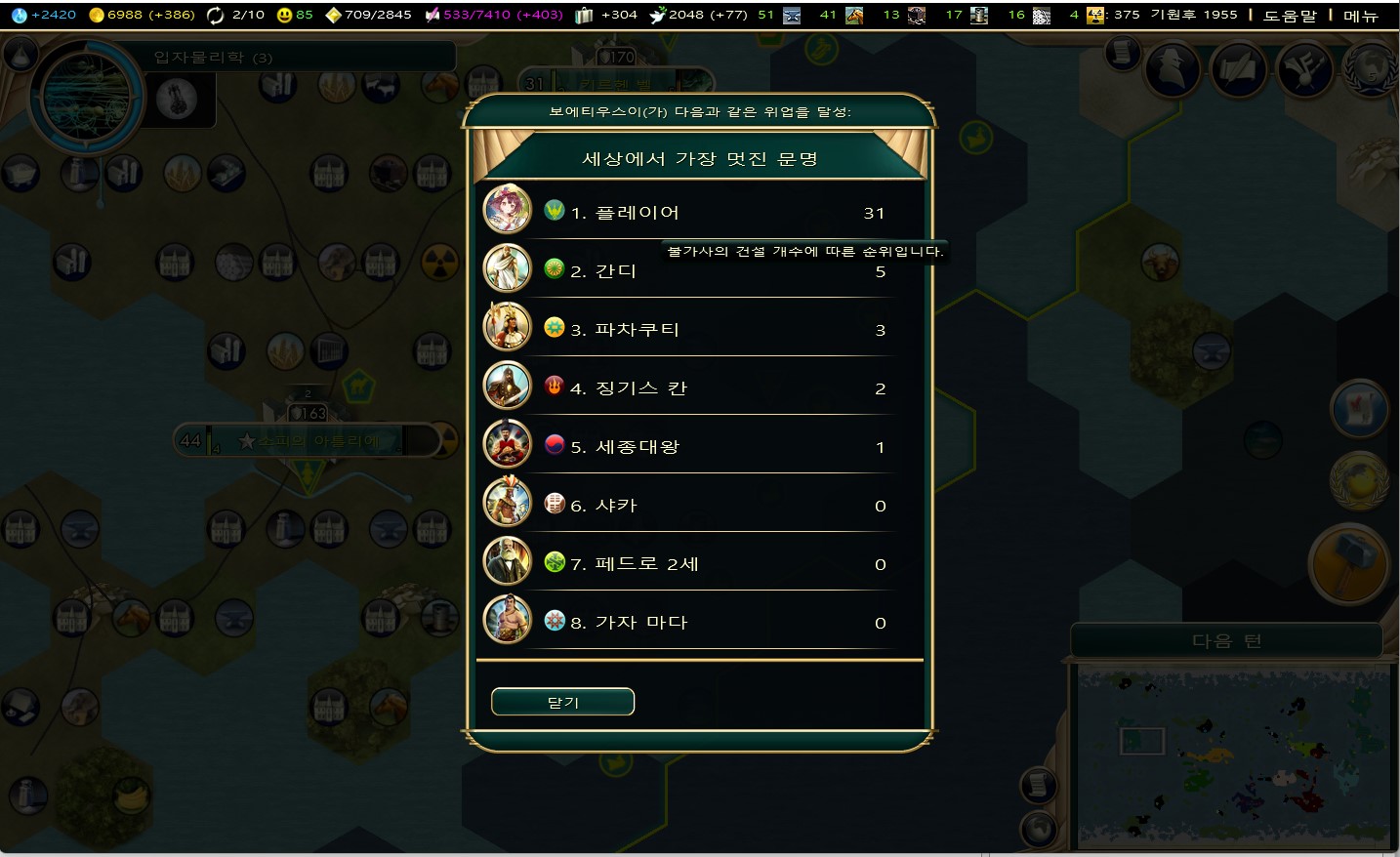This screenshot has height=857, width=1400.
Task: Open the espionage spy icon
Action: click(1173, 69)
